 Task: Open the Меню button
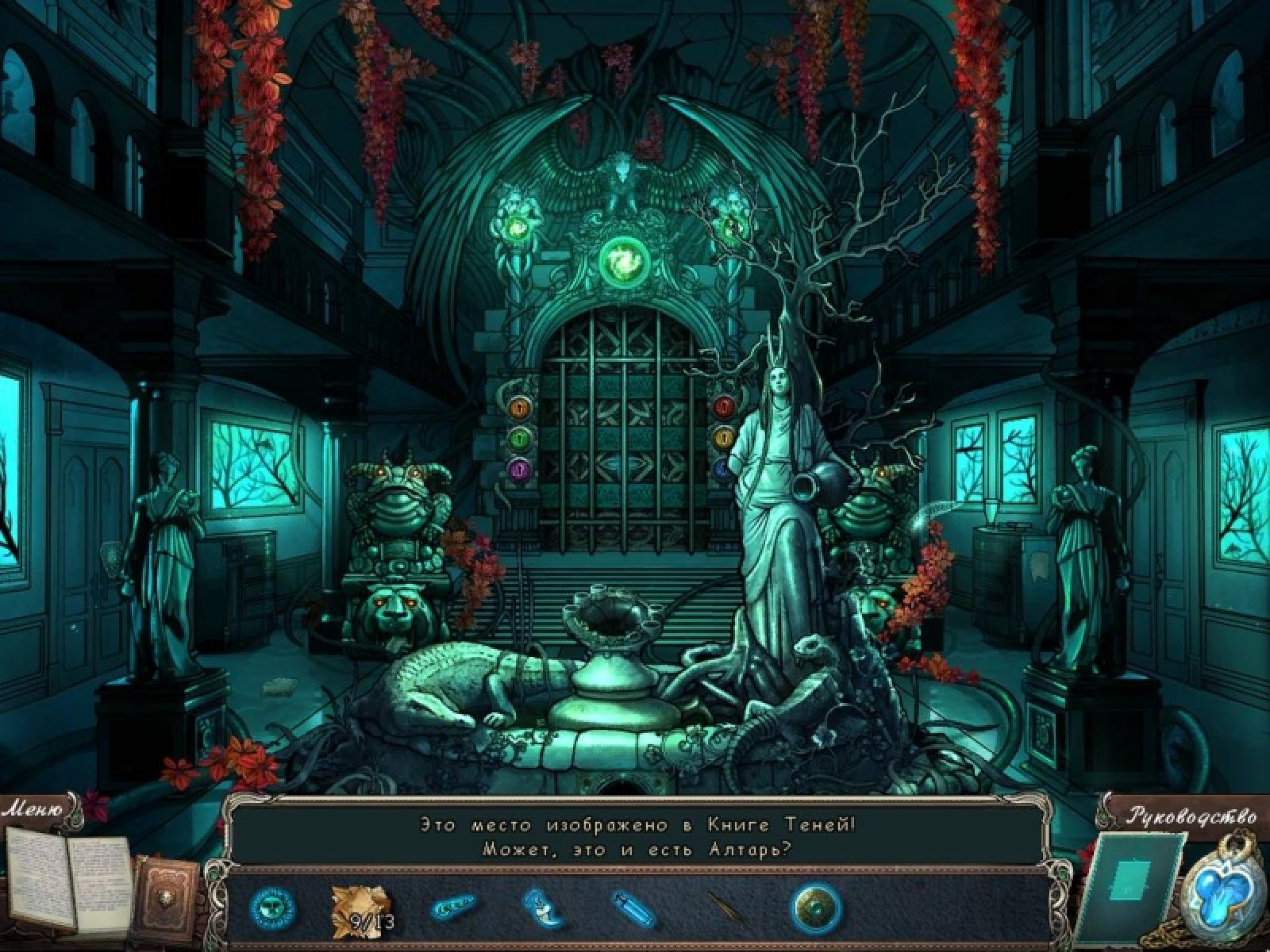[33, 810]
